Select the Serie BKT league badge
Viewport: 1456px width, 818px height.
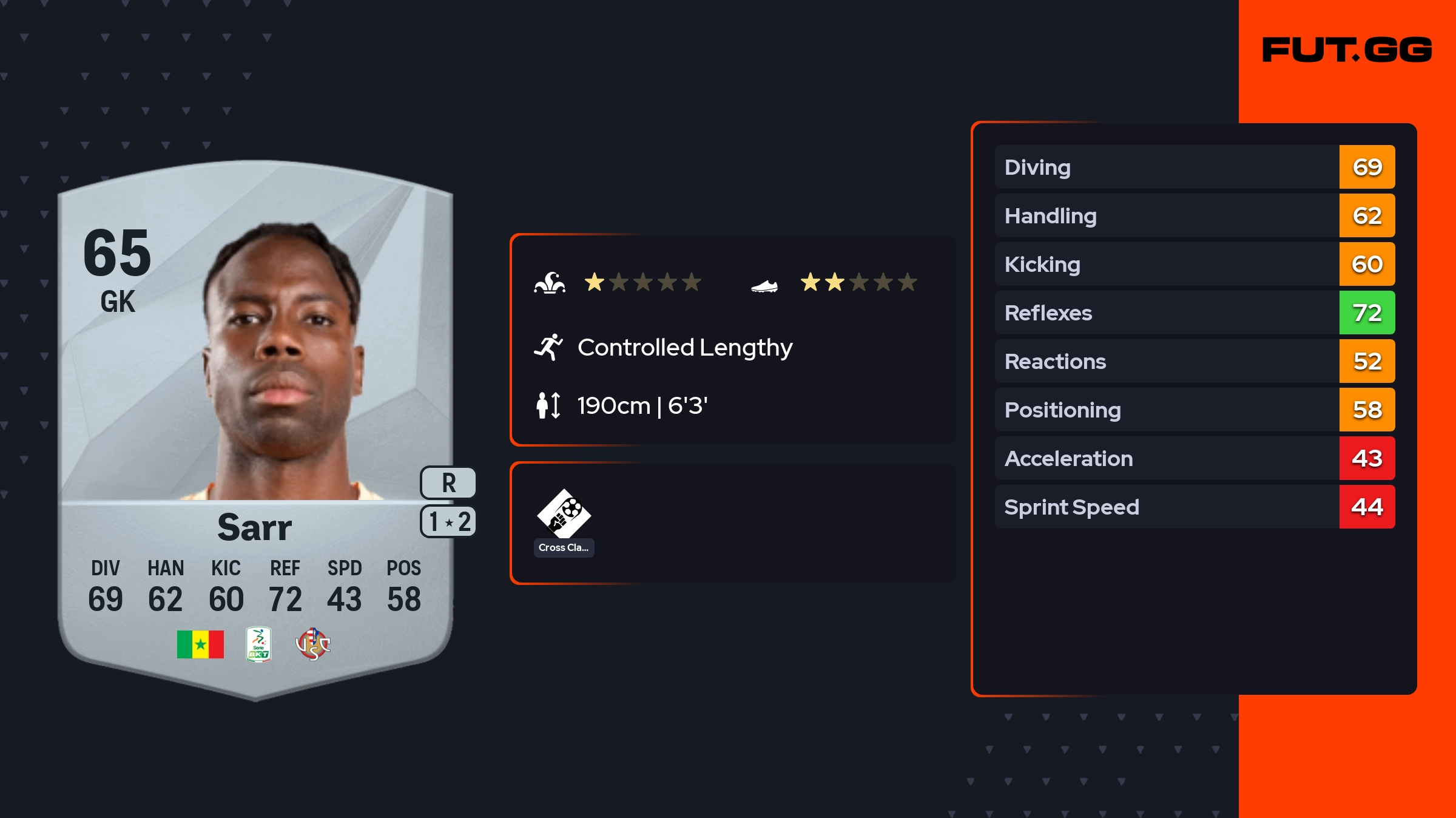click(258, 644)
